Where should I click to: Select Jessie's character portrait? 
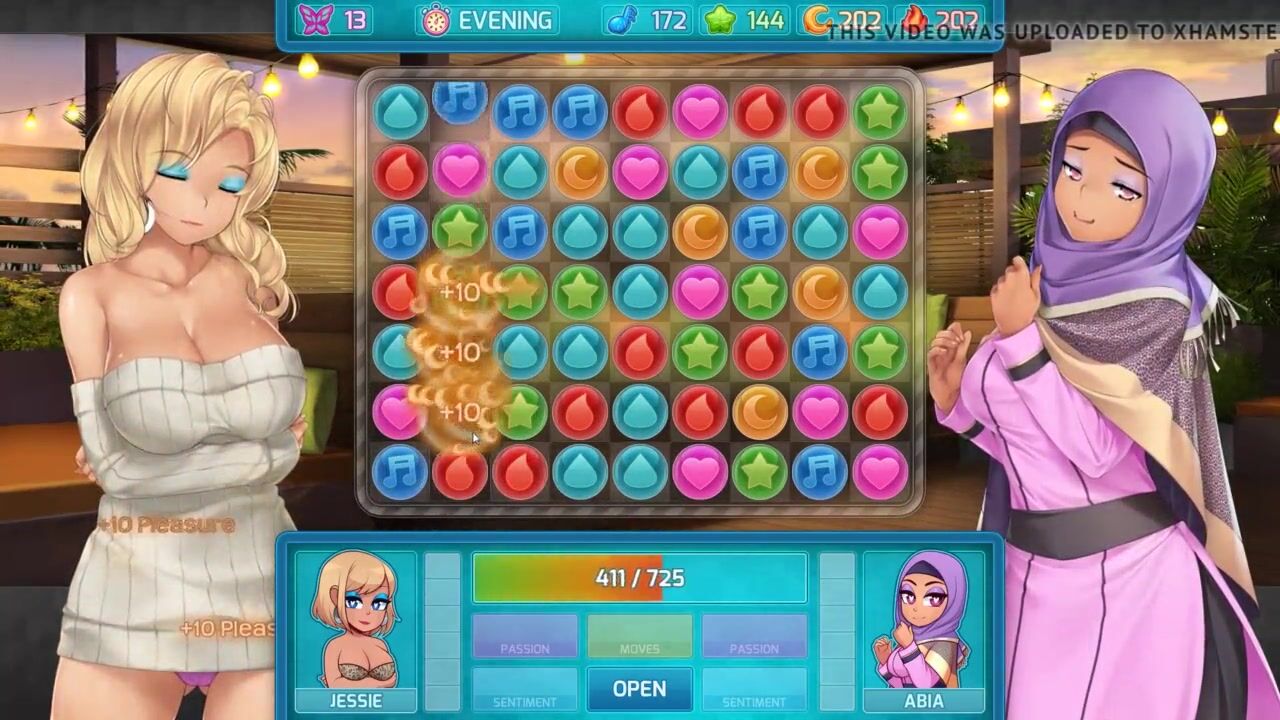[x=356, y=621]
